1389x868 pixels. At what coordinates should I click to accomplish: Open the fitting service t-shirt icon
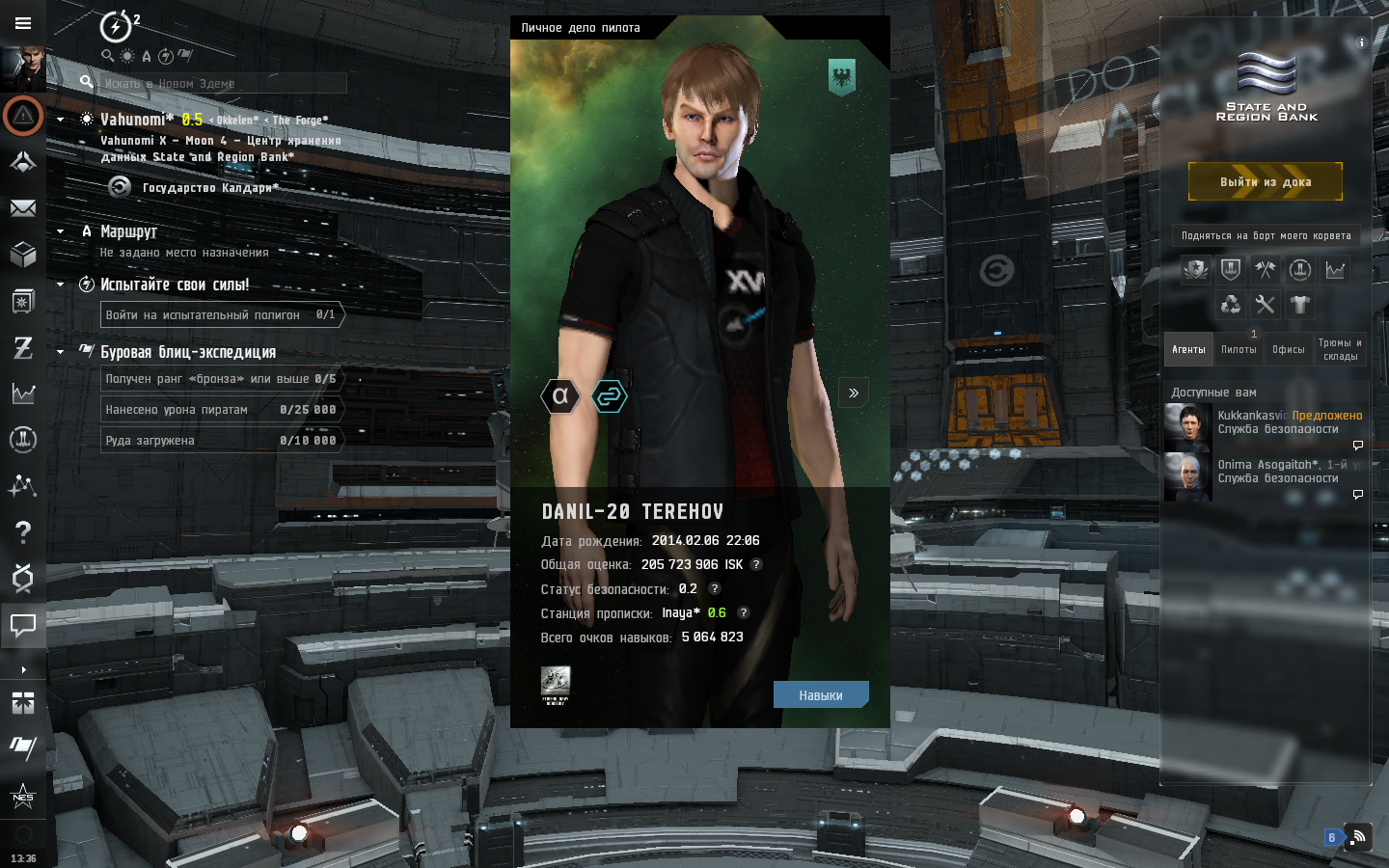click(1300, 304)
